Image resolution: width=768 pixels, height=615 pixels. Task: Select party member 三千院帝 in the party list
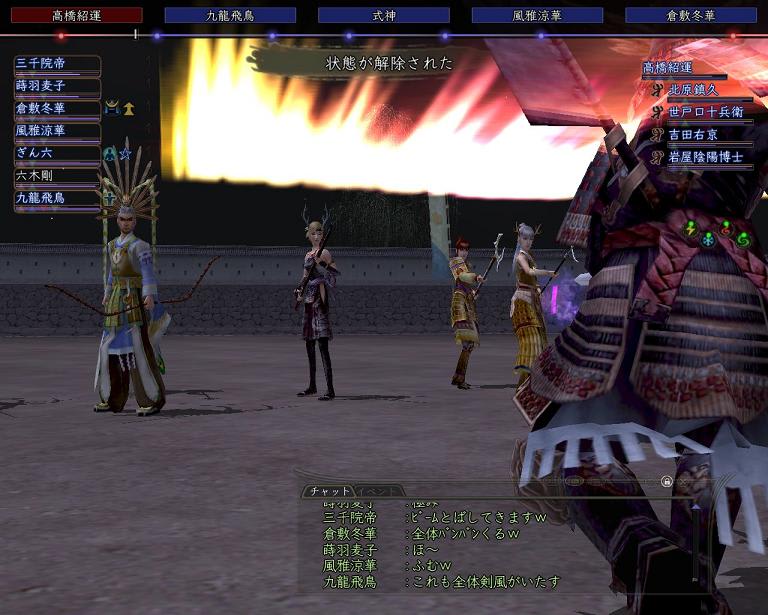click(x=57, y=64)
